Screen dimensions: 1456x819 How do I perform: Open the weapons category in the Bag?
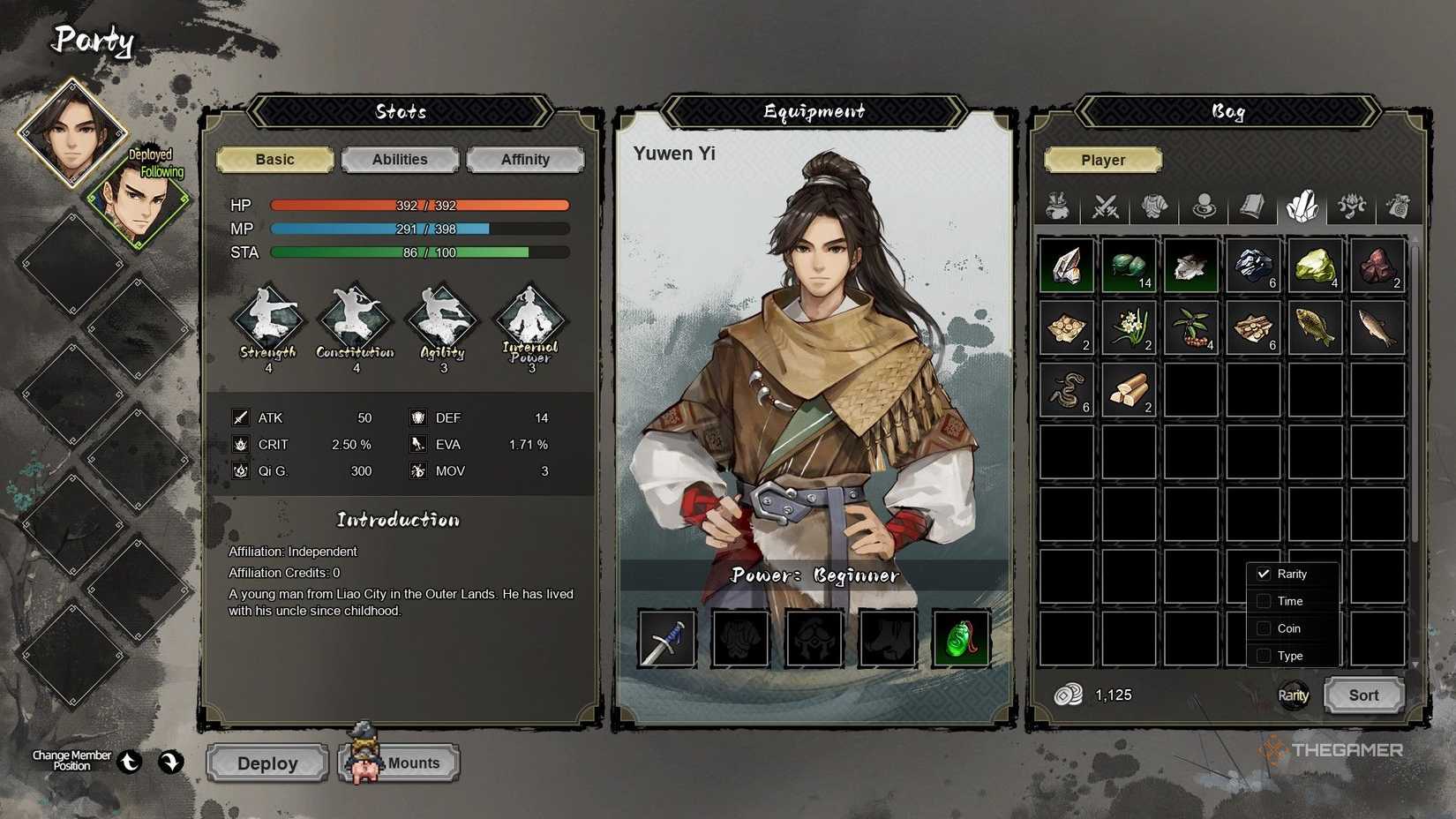click(x=1106, y=207)
